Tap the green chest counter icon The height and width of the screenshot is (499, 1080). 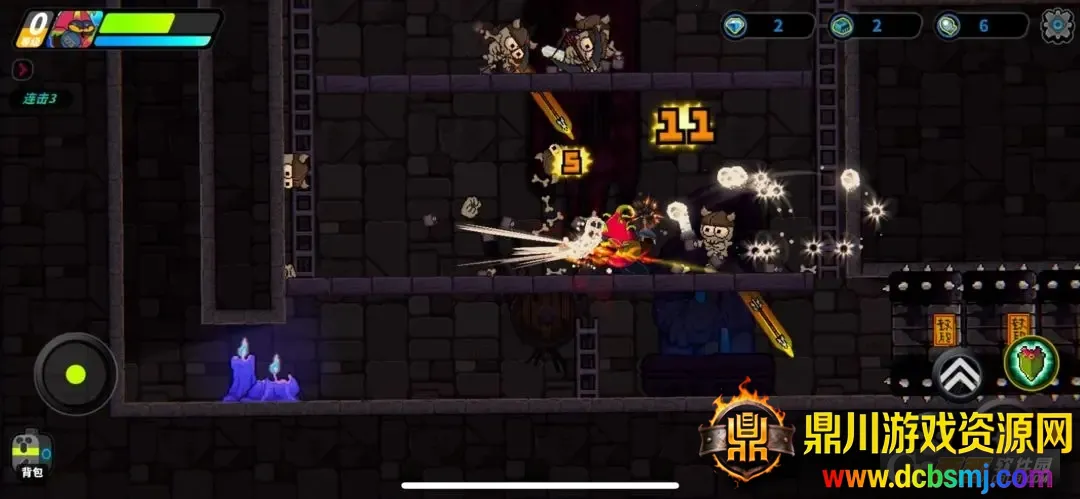point(843,26)
